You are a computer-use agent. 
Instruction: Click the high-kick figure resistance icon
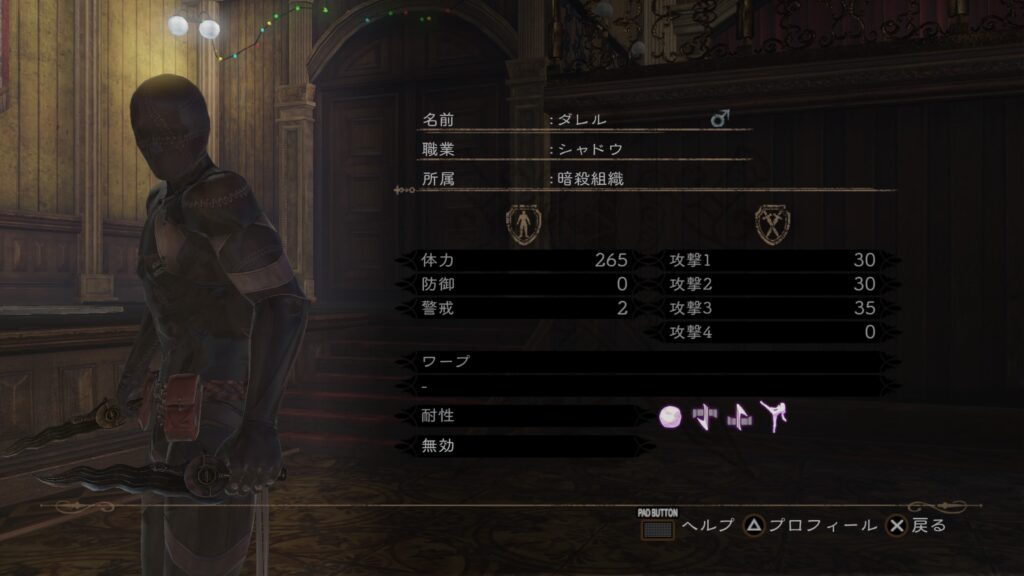773,416
